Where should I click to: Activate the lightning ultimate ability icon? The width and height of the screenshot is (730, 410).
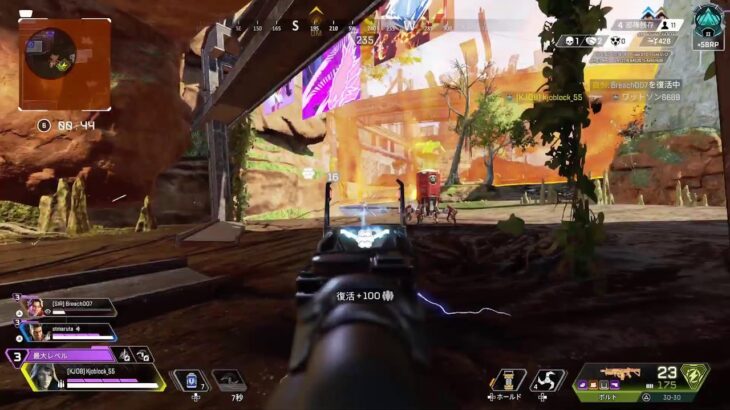pyautogui.click(x=693, y=379)
